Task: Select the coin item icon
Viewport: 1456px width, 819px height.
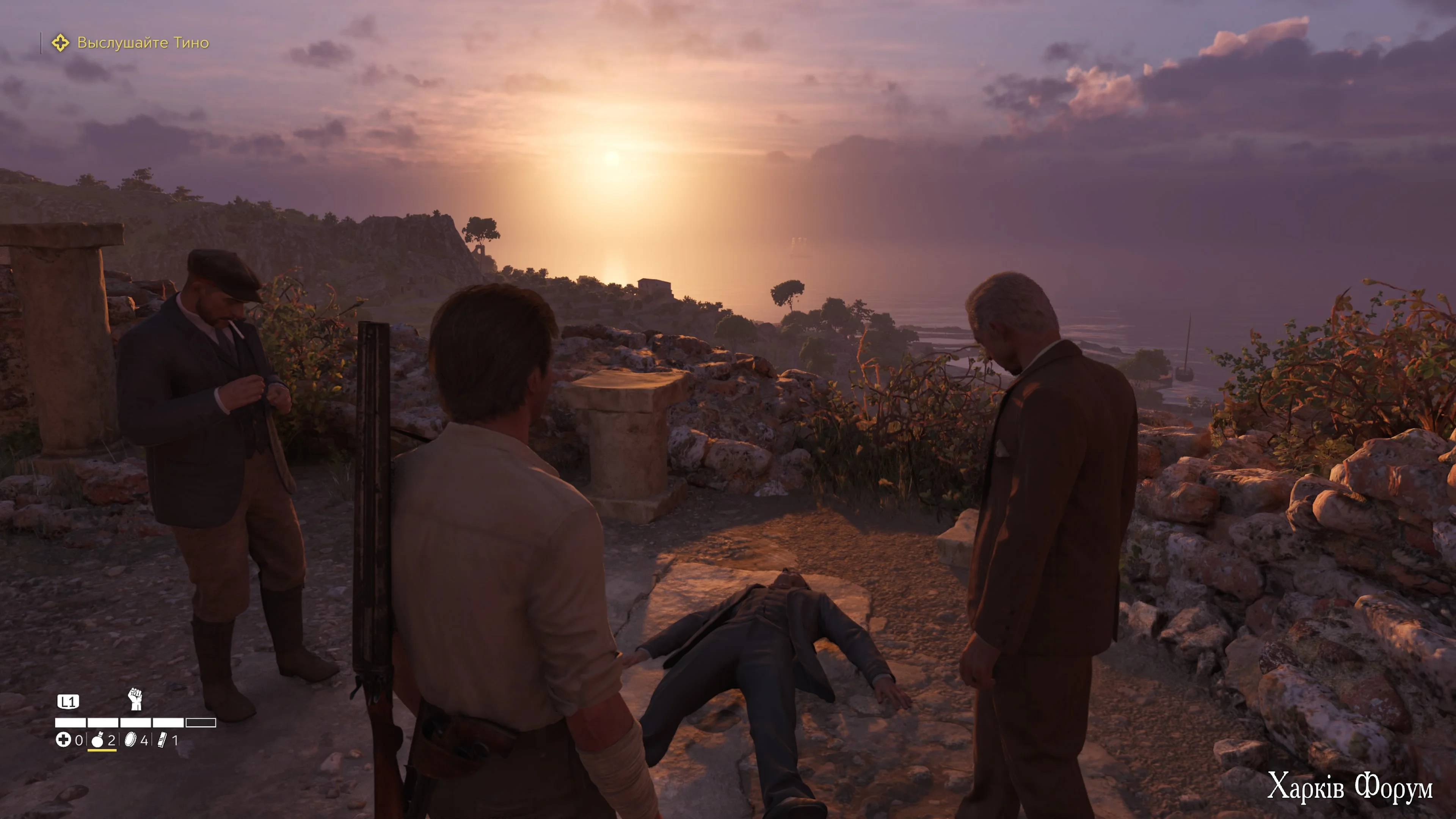Action: [130, 740]
